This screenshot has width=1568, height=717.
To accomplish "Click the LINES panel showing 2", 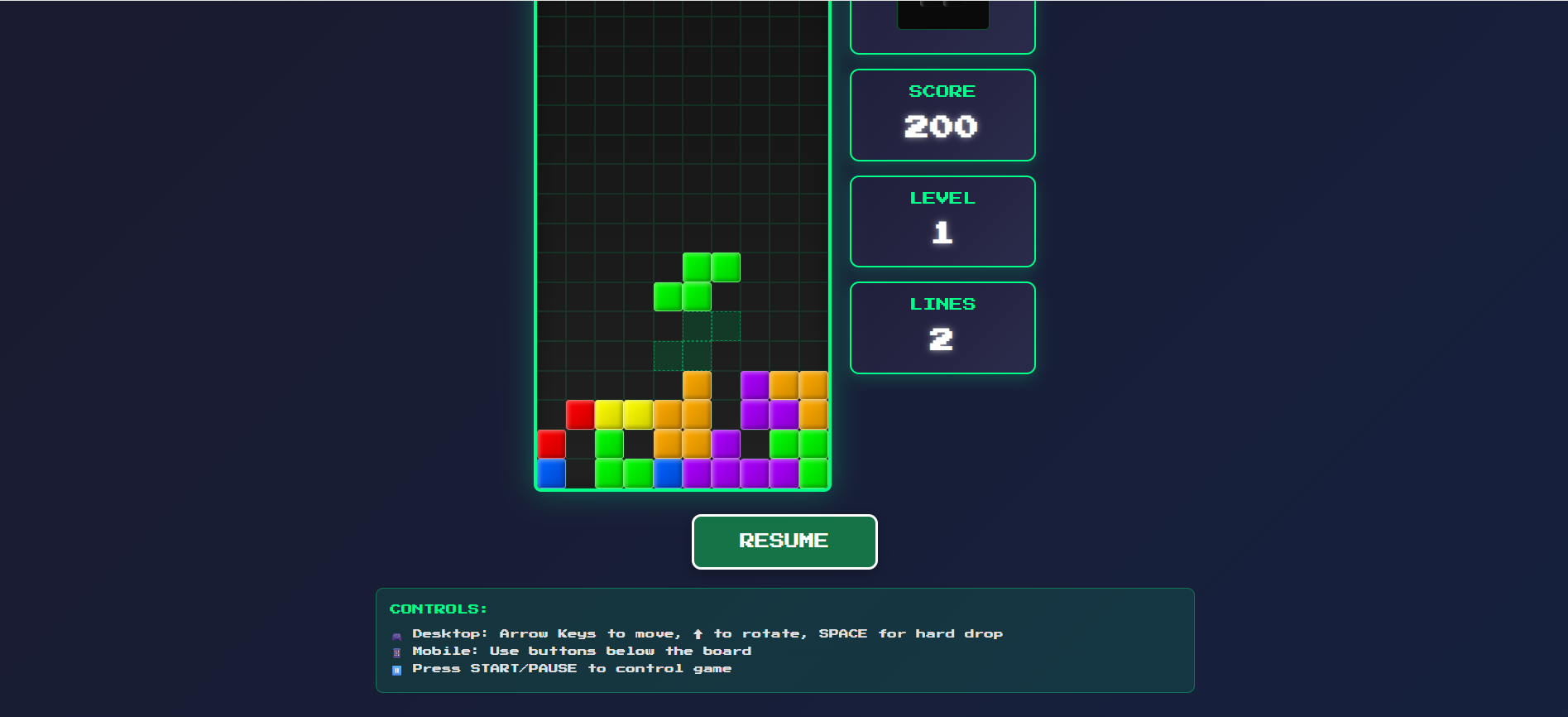I will coord(942,326).
